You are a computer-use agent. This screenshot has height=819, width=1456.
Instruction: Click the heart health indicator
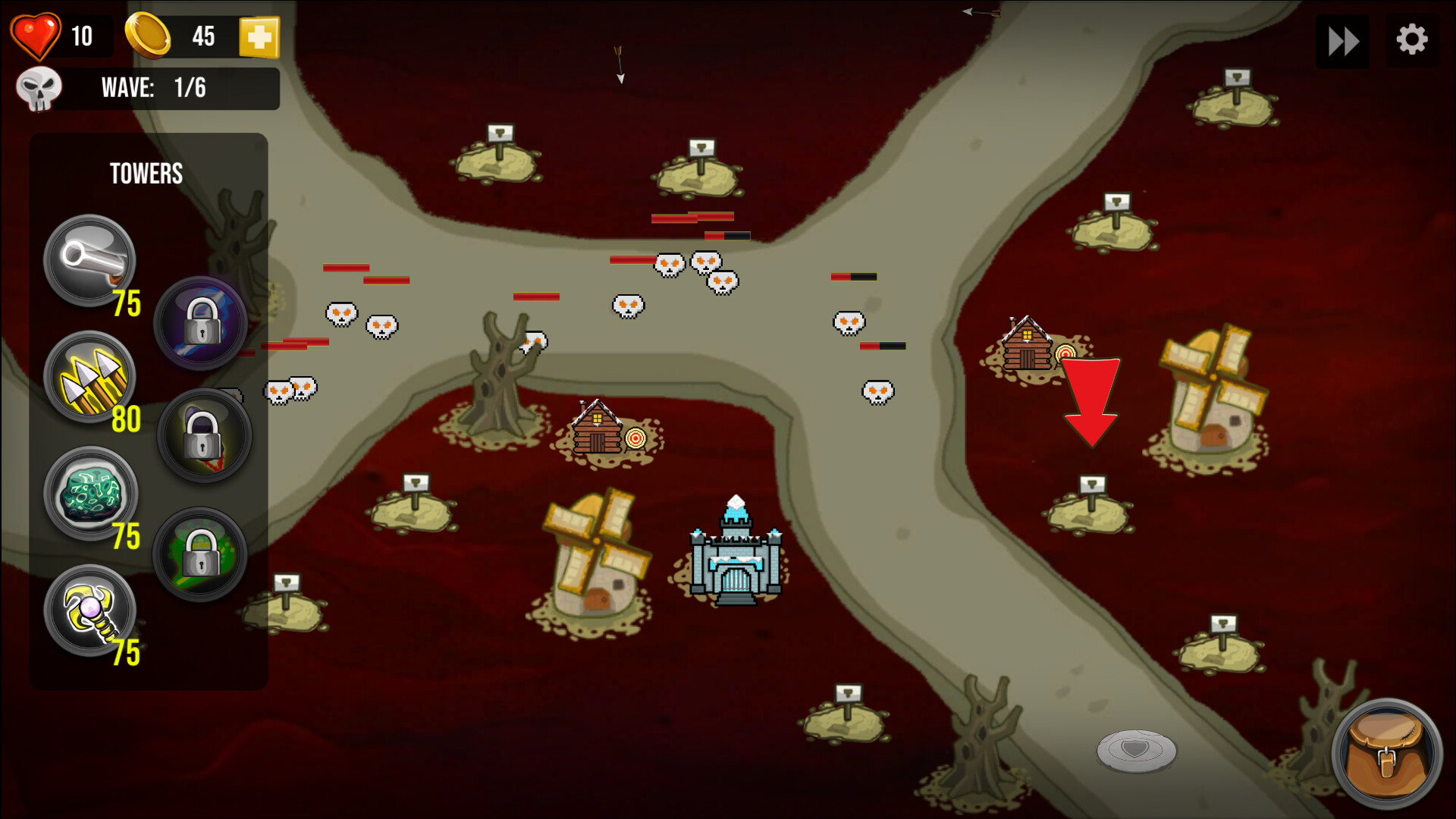tap(36, 35)
